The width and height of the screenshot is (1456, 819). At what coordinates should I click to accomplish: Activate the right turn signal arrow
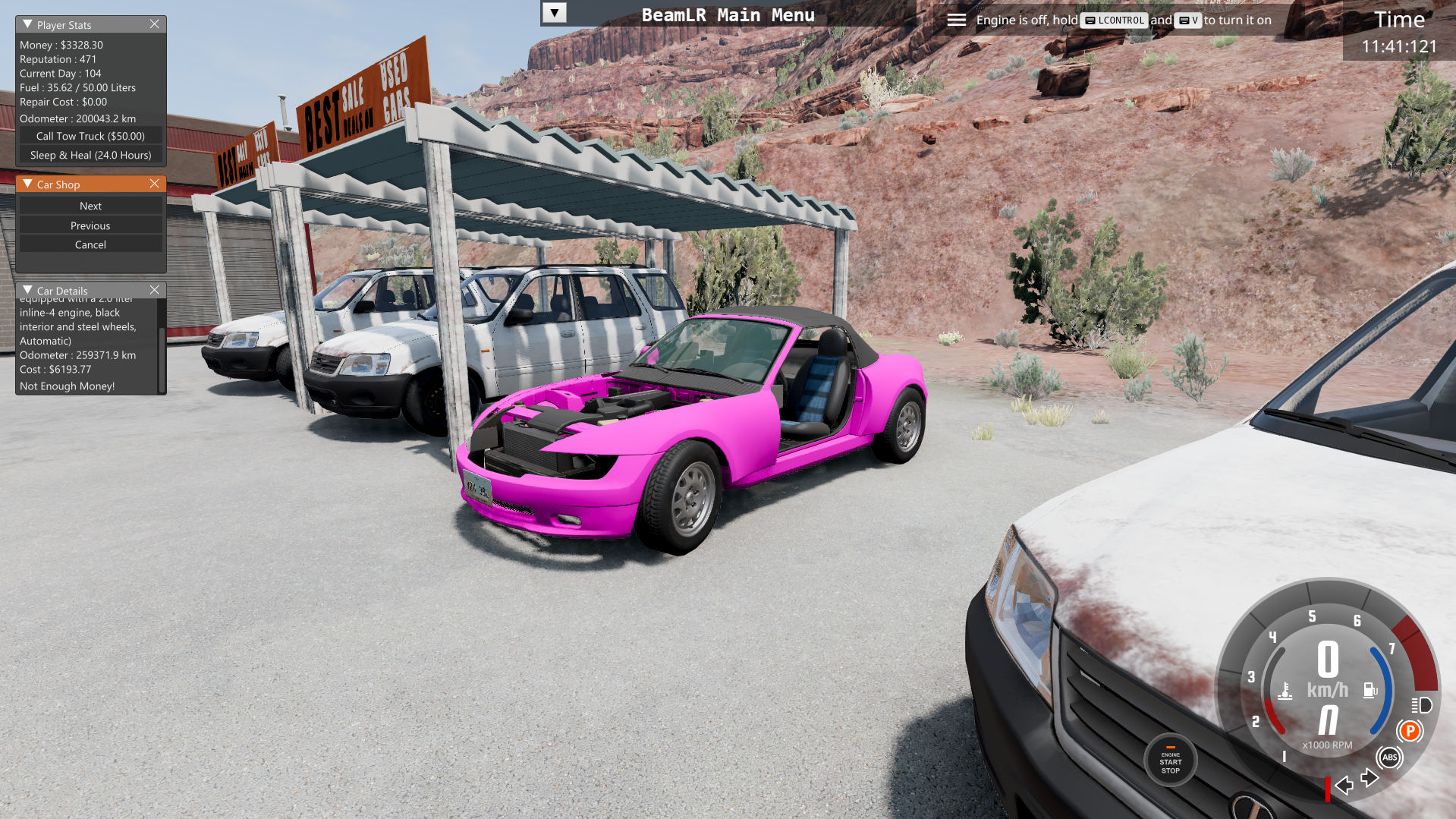pos(1370,778)
